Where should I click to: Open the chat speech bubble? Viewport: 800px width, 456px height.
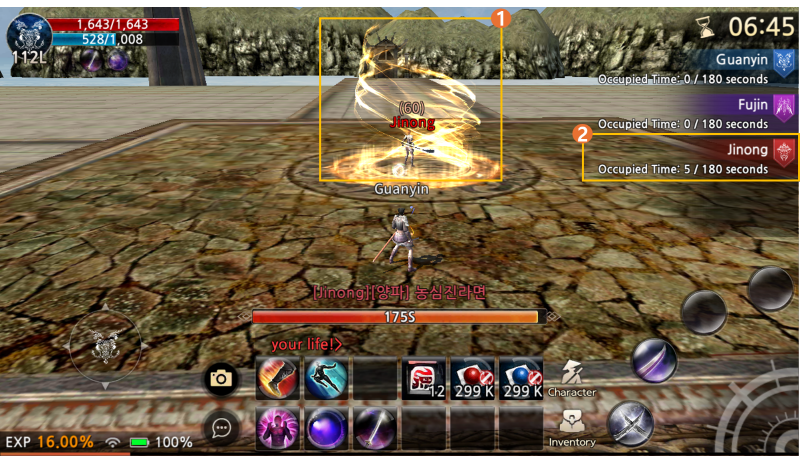(x=221, y=428)
